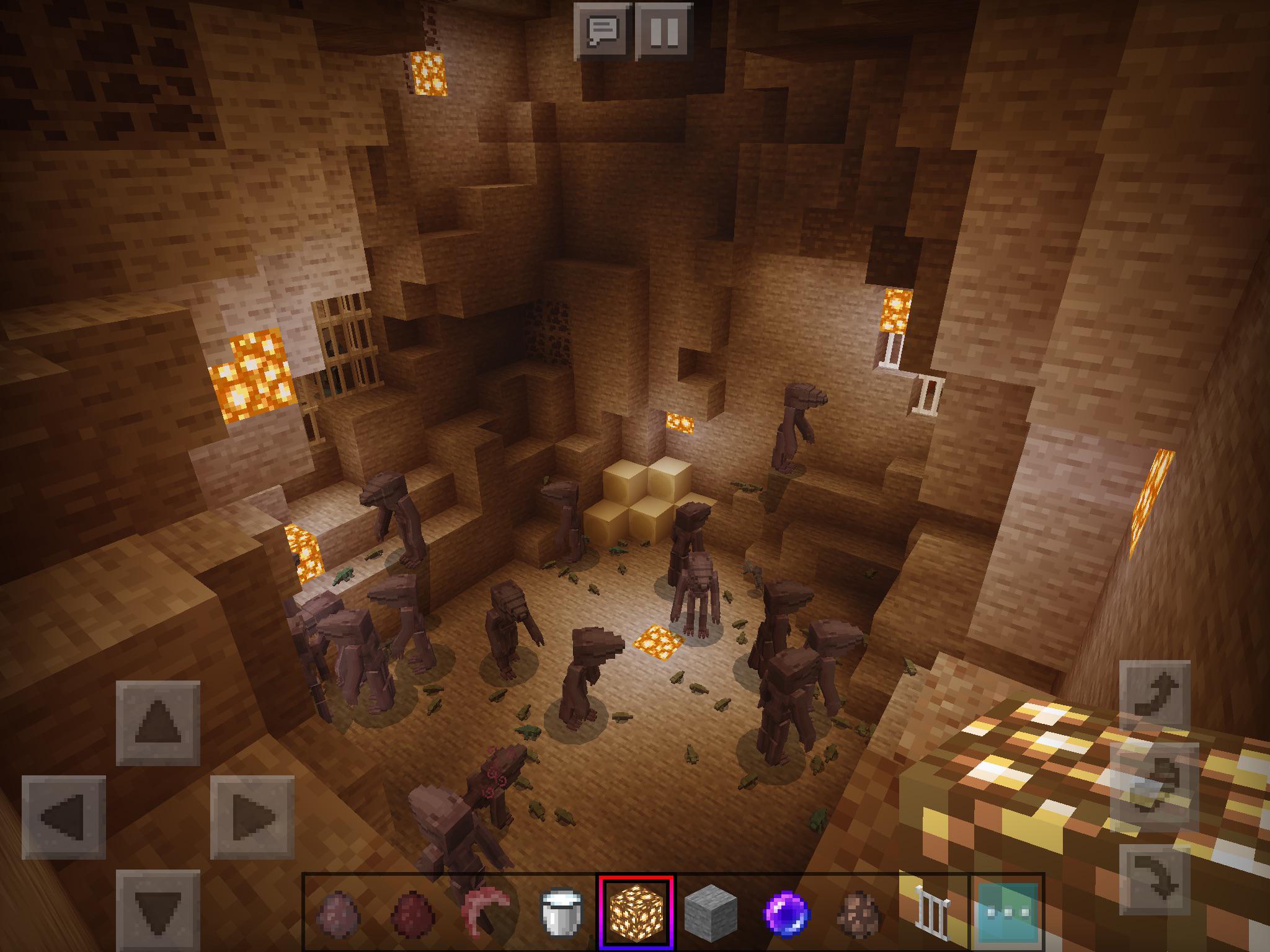Screen dimensions: 1270x952
Task: Select the glowstone block slot
Action: (x=636, y=913)
